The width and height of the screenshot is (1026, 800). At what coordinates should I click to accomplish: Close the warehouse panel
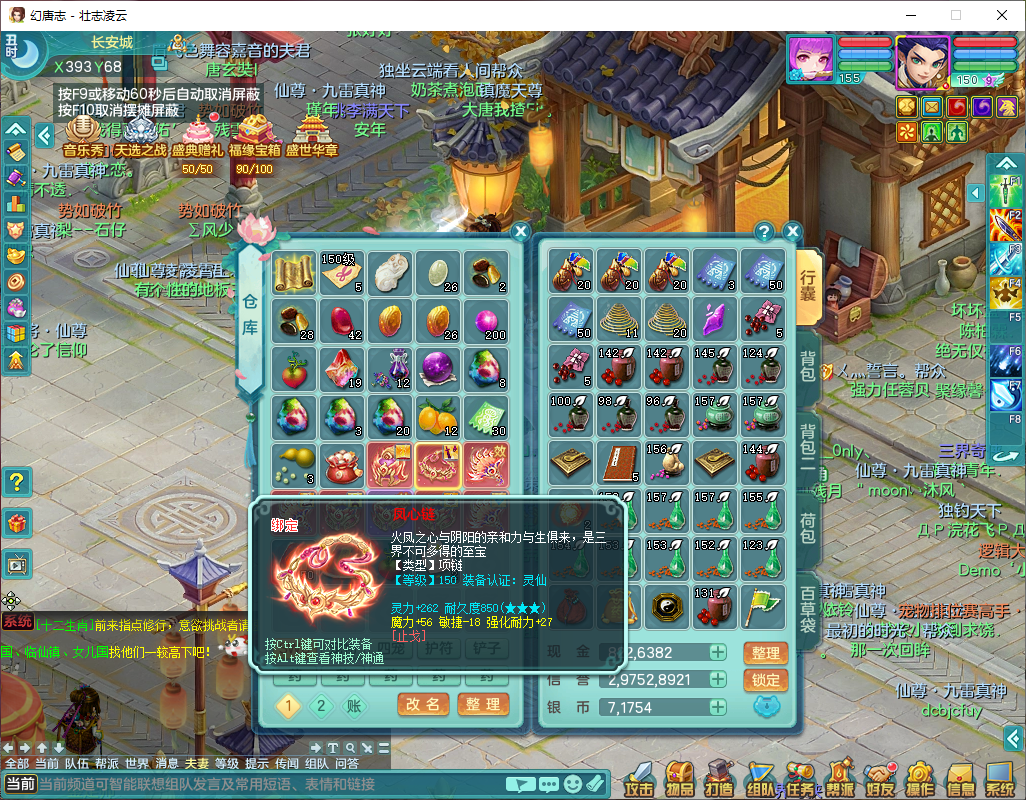point(520,232)
